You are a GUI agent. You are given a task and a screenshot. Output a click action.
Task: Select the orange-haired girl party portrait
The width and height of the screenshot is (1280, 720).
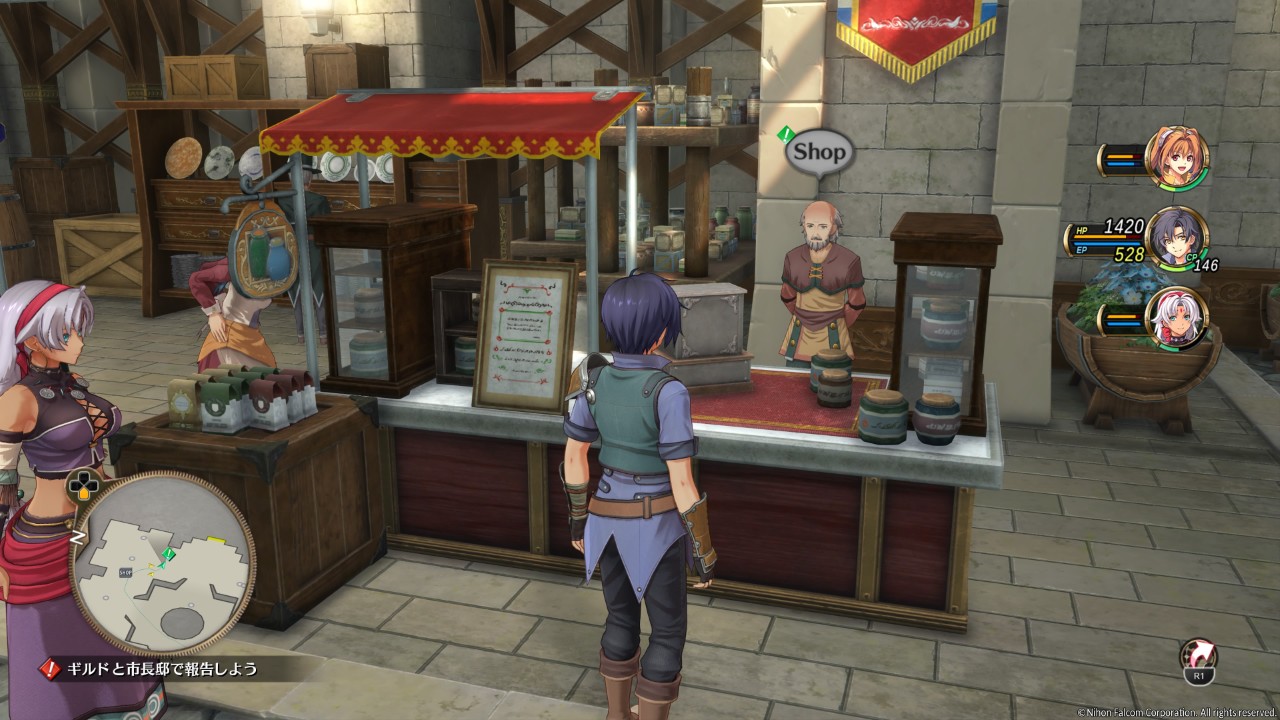[1177, 158]
